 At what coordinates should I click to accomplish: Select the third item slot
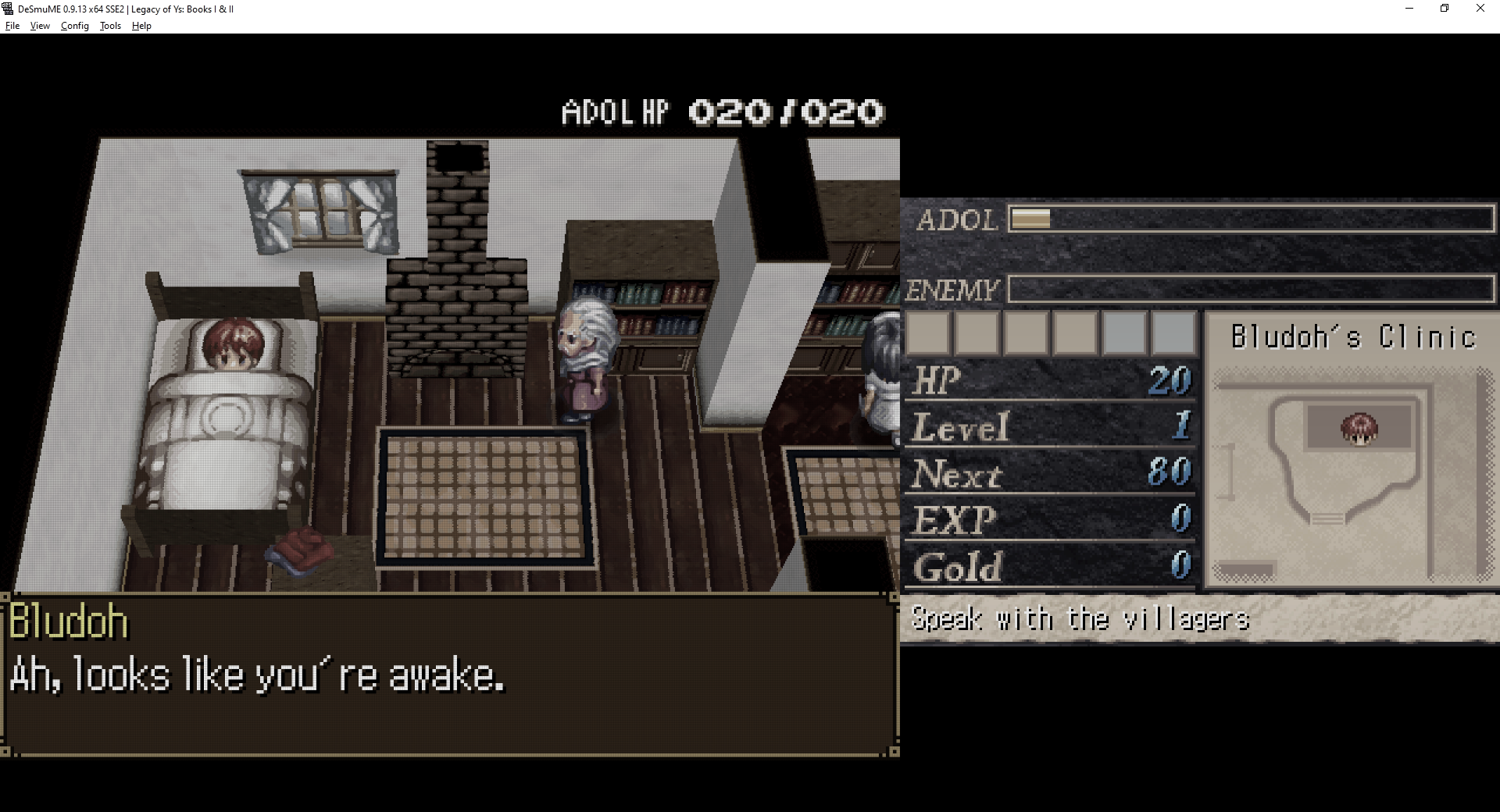point(1027,333)
